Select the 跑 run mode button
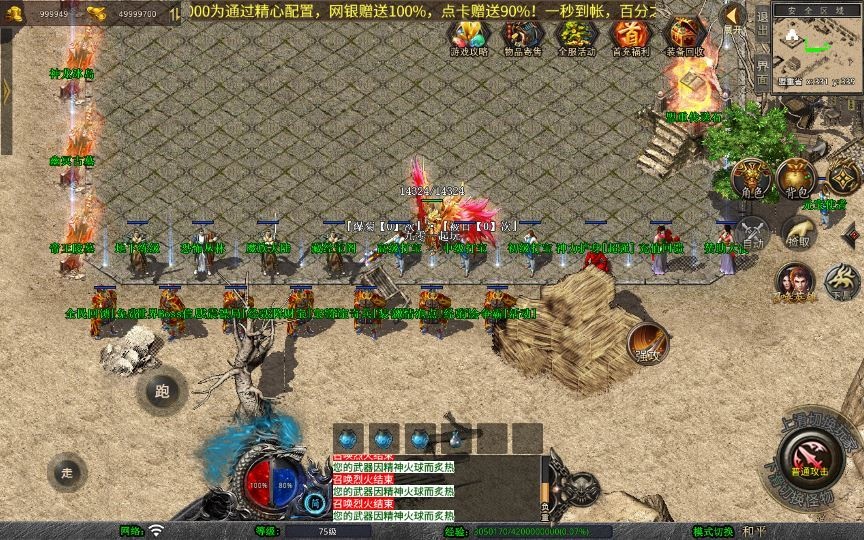 [163, 392]
